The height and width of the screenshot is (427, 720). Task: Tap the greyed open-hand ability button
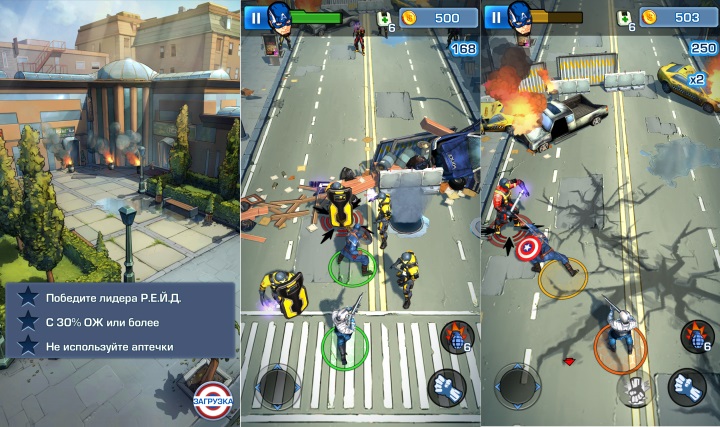click(636, 387)
